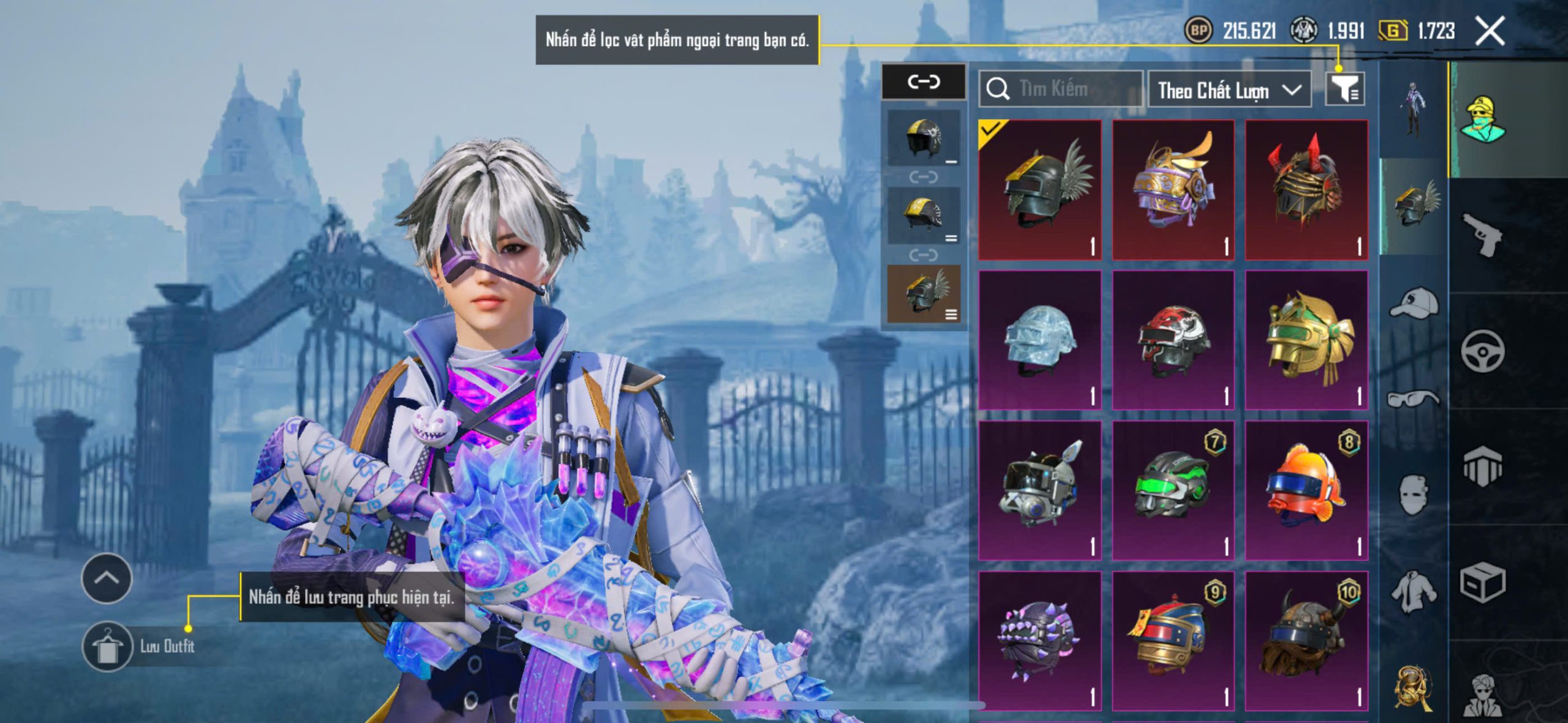Image resolution: width=1568 pixels, height=723 pixels.
Task: Select the green visor helmet
Action: click(x=1173, y=490)
